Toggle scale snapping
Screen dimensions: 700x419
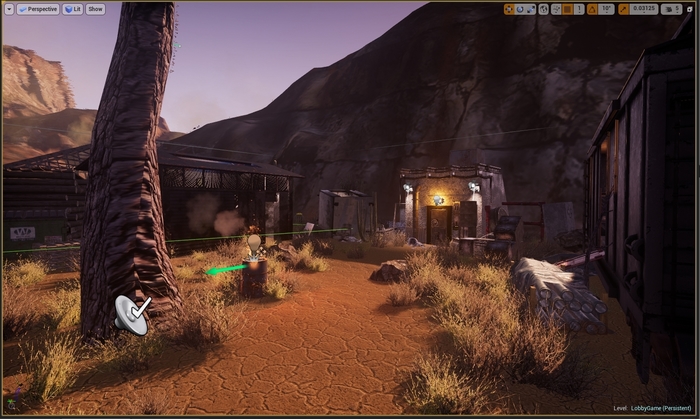tap(624, 9)
